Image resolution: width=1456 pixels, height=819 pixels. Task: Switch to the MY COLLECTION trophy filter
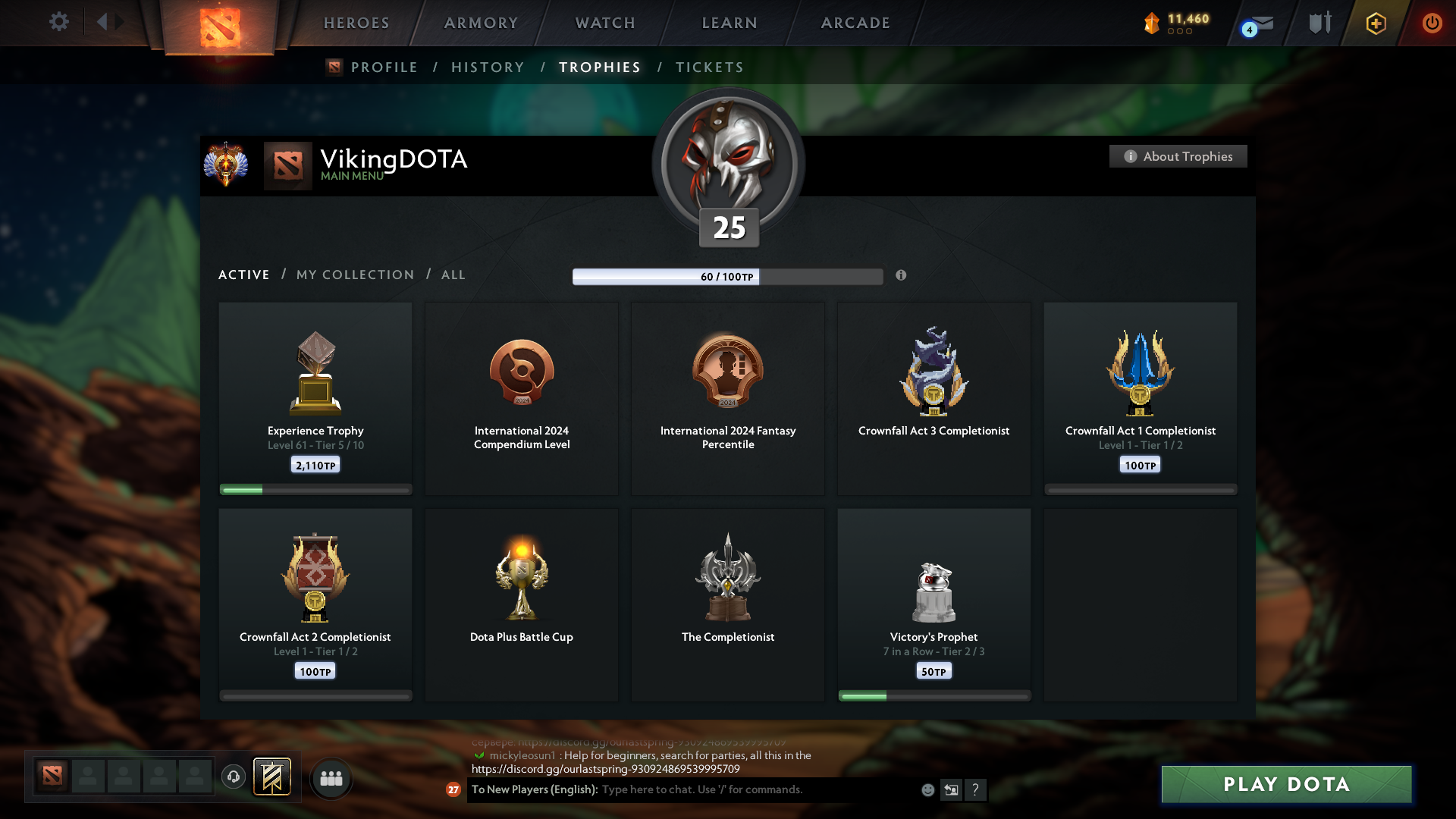point(354,275)
